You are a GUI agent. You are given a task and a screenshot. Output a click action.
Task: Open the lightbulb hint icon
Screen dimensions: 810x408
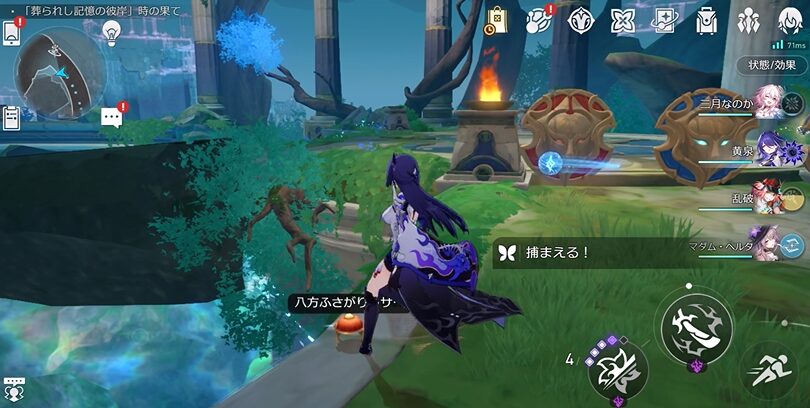coord(111,32)
